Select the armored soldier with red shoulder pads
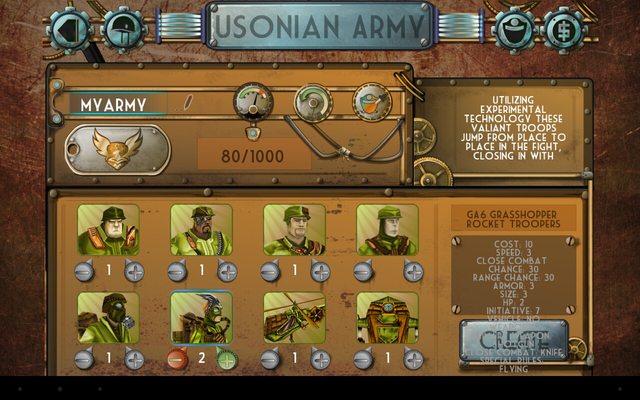This screenshot has width=640, height=400. (x=108, y=230)
